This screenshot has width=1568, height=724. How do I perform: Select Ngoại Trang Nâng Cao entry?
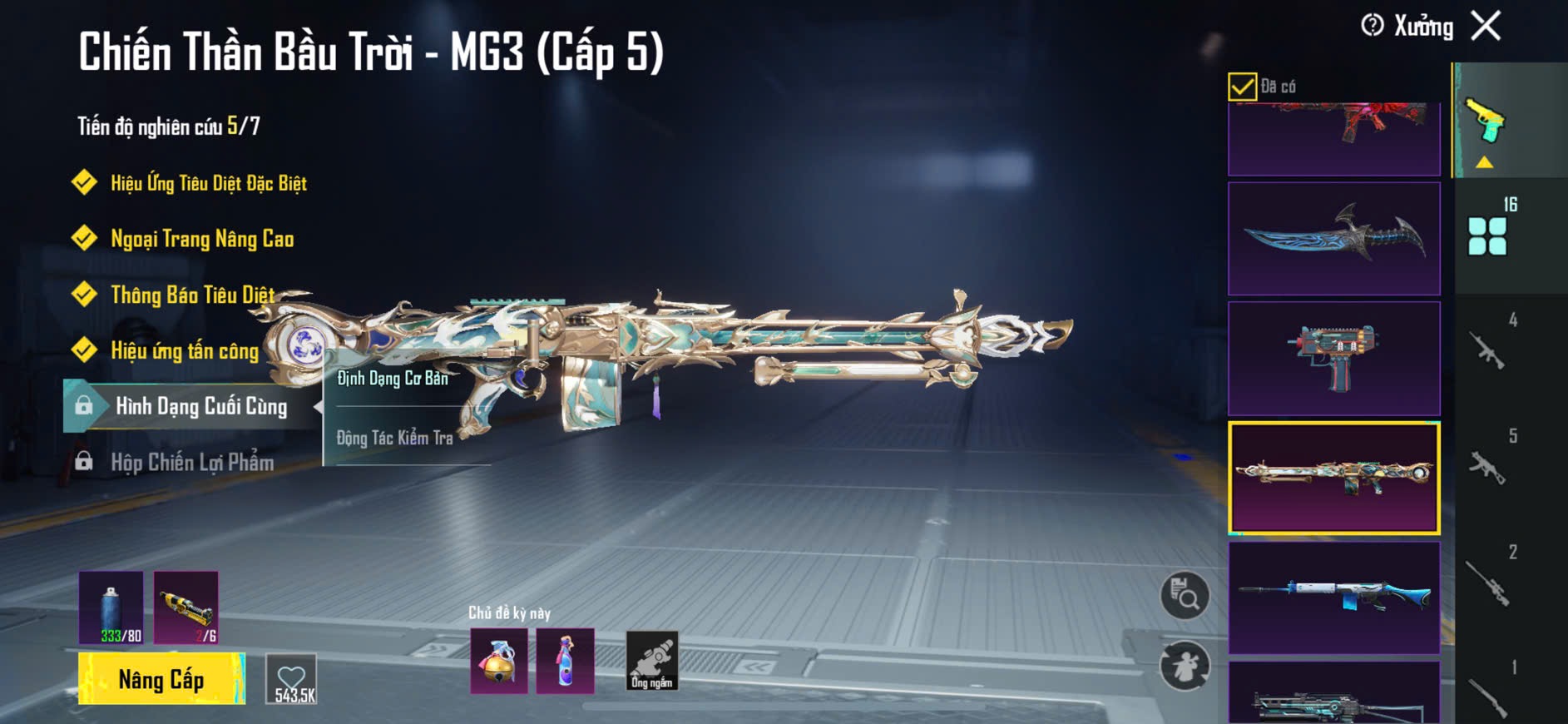202,239
